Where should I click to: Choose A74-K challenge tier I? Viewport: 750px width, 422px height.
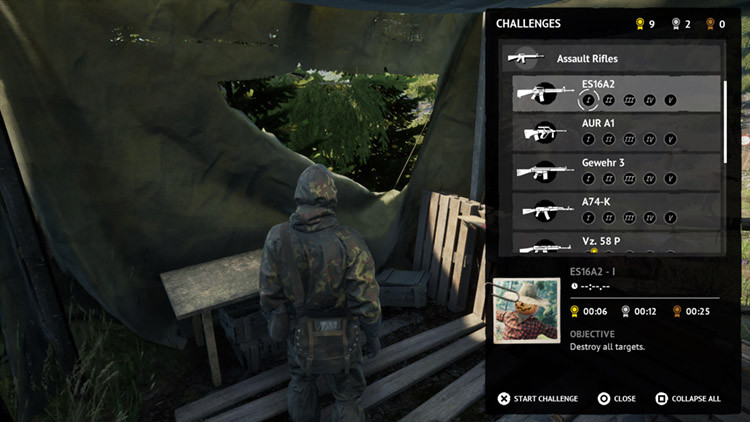point(590,217)
